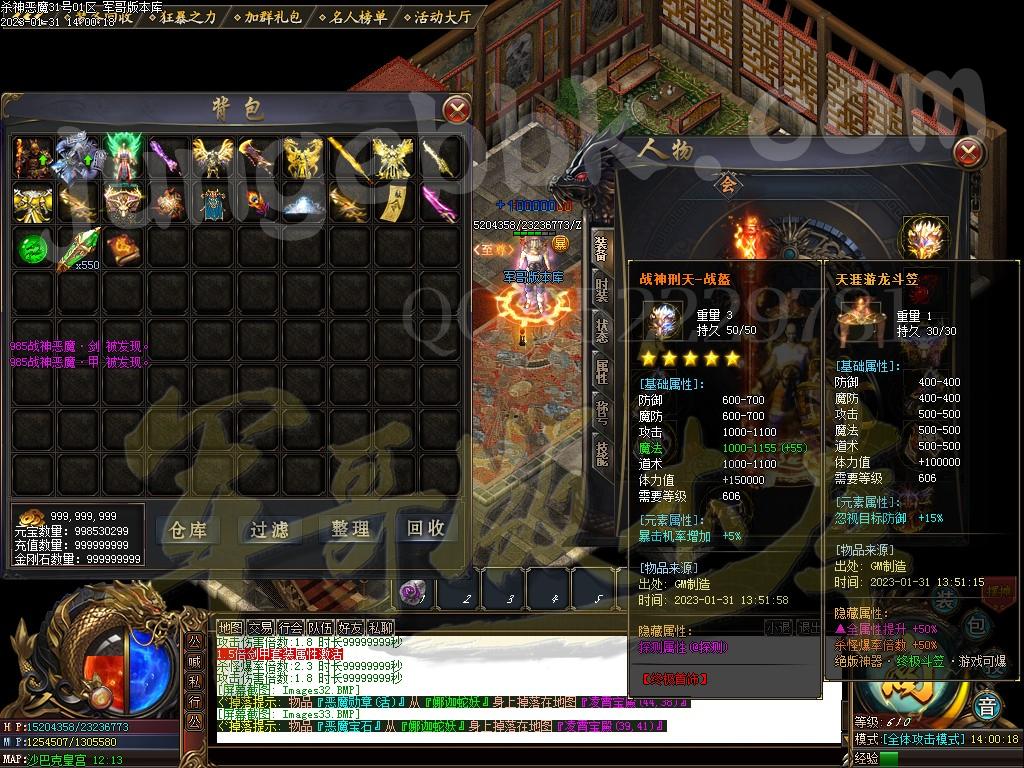Select the 交易 trade chat tab
The height and width of the screenshot is (768, 1024).
pyautogui.click(x=260, y=628)
